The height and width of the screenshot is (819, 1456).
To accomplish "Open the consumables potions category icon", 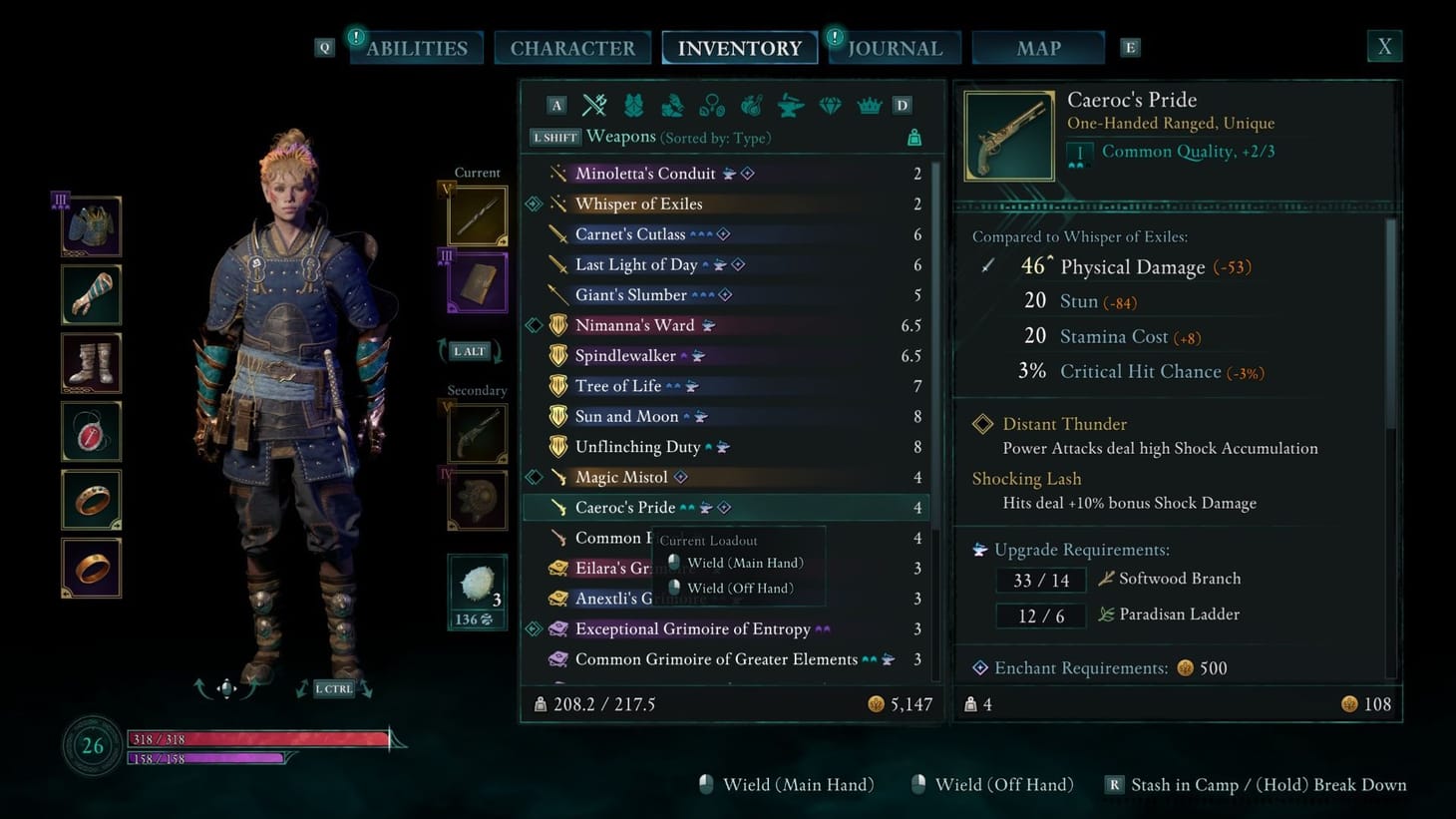I will tap(751, 105).
